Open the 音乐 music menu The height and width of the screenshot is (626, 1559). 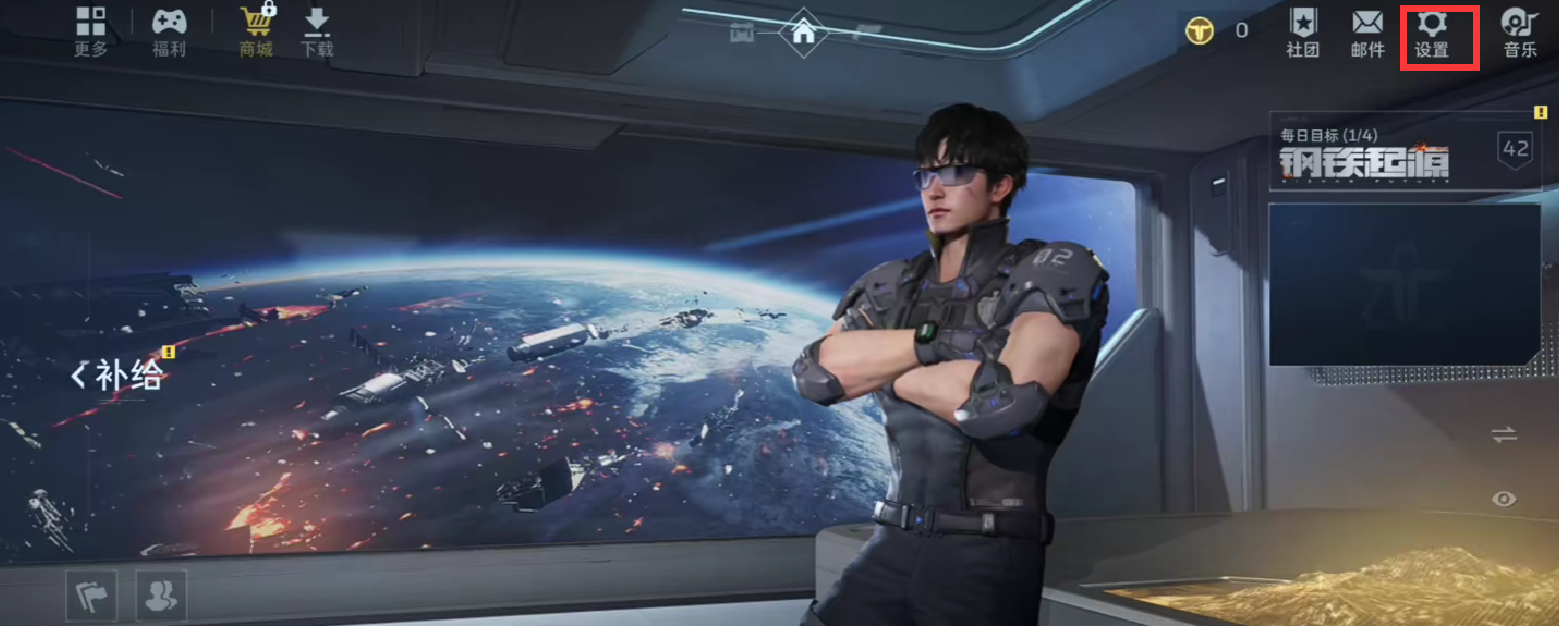(1519, 33)
